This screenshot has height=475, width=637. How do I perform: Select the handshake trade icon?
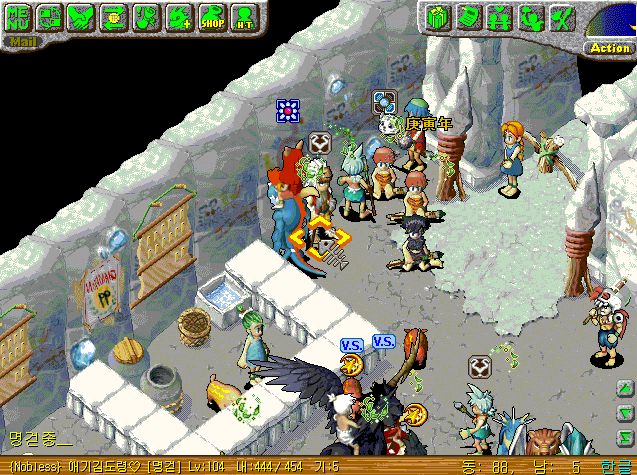click(82, 16)
